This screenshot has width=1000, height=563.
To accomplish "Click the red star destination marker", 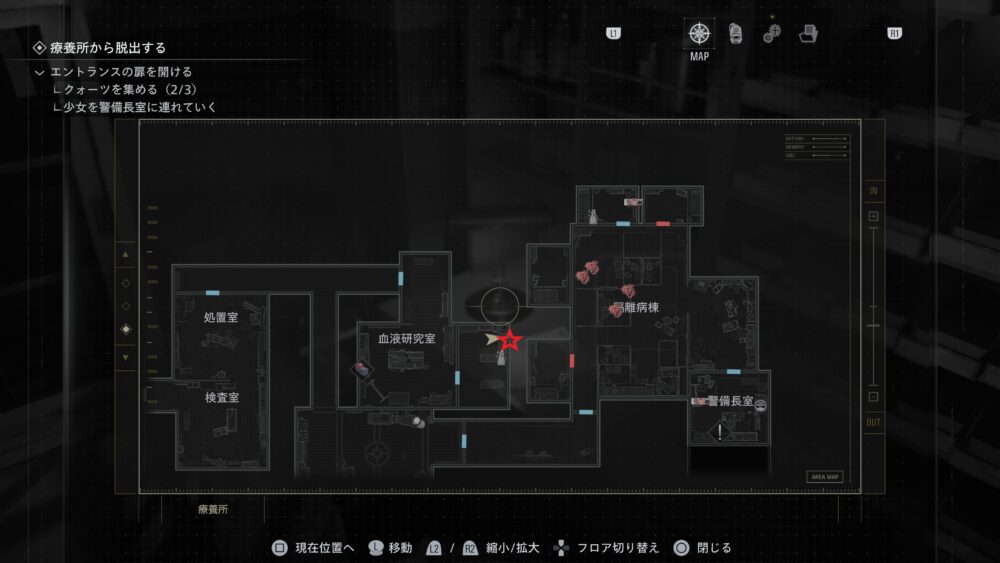I will pos(511,341).
